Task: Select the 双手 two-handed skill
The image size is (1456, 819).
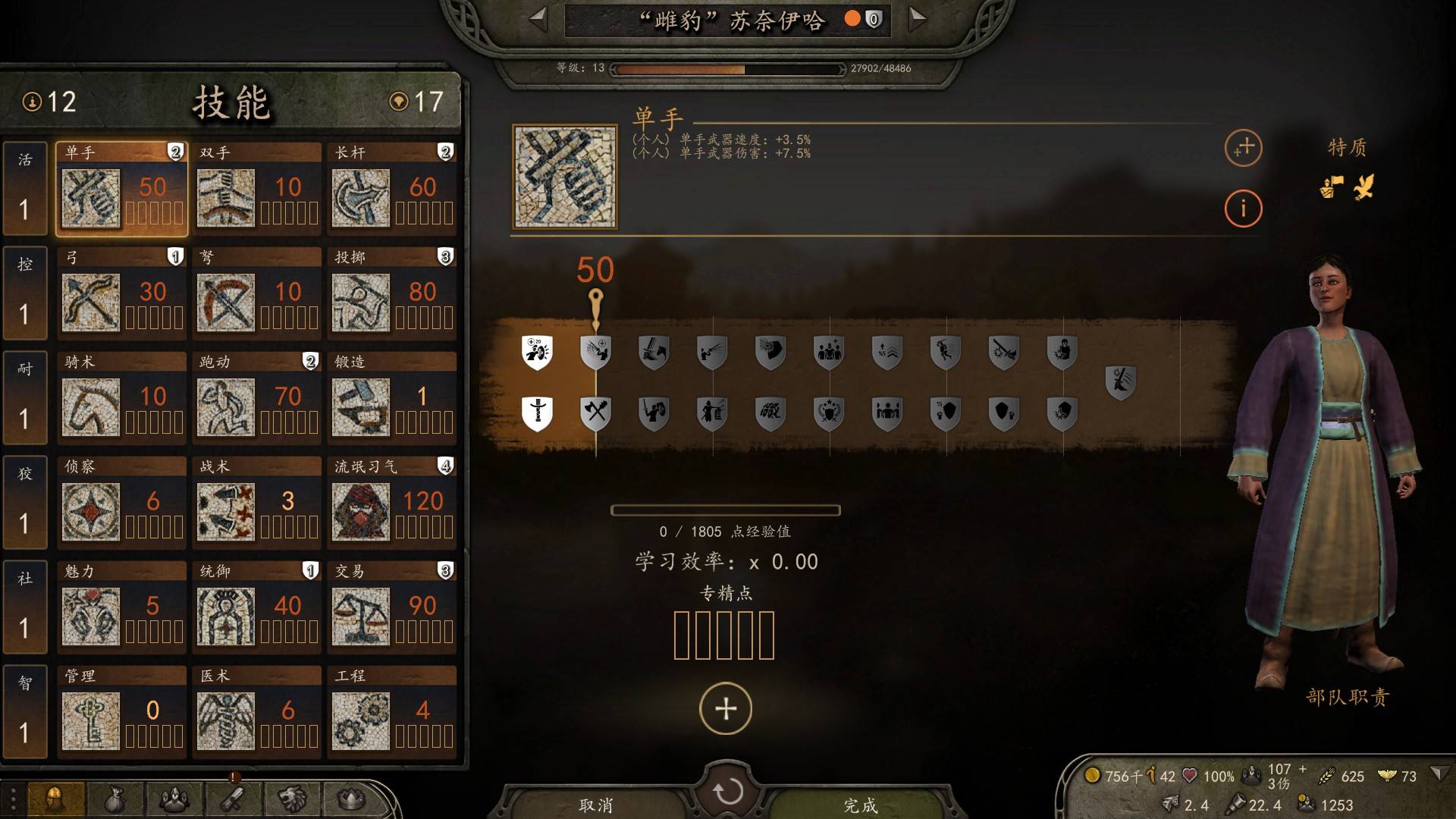Action: pos(256,189)
